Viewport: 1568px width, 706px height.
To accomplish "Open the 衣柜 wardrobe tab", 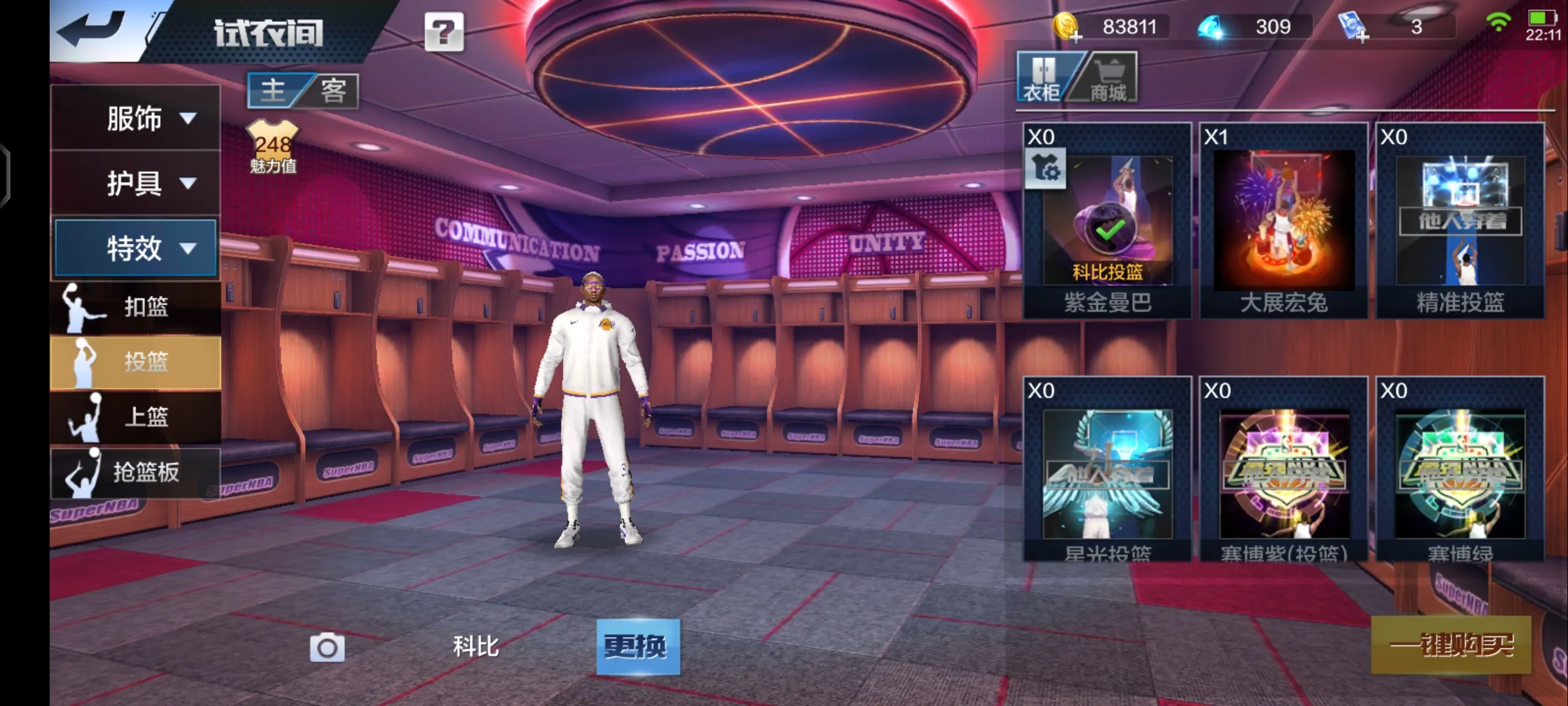I will coord(1044,78).
